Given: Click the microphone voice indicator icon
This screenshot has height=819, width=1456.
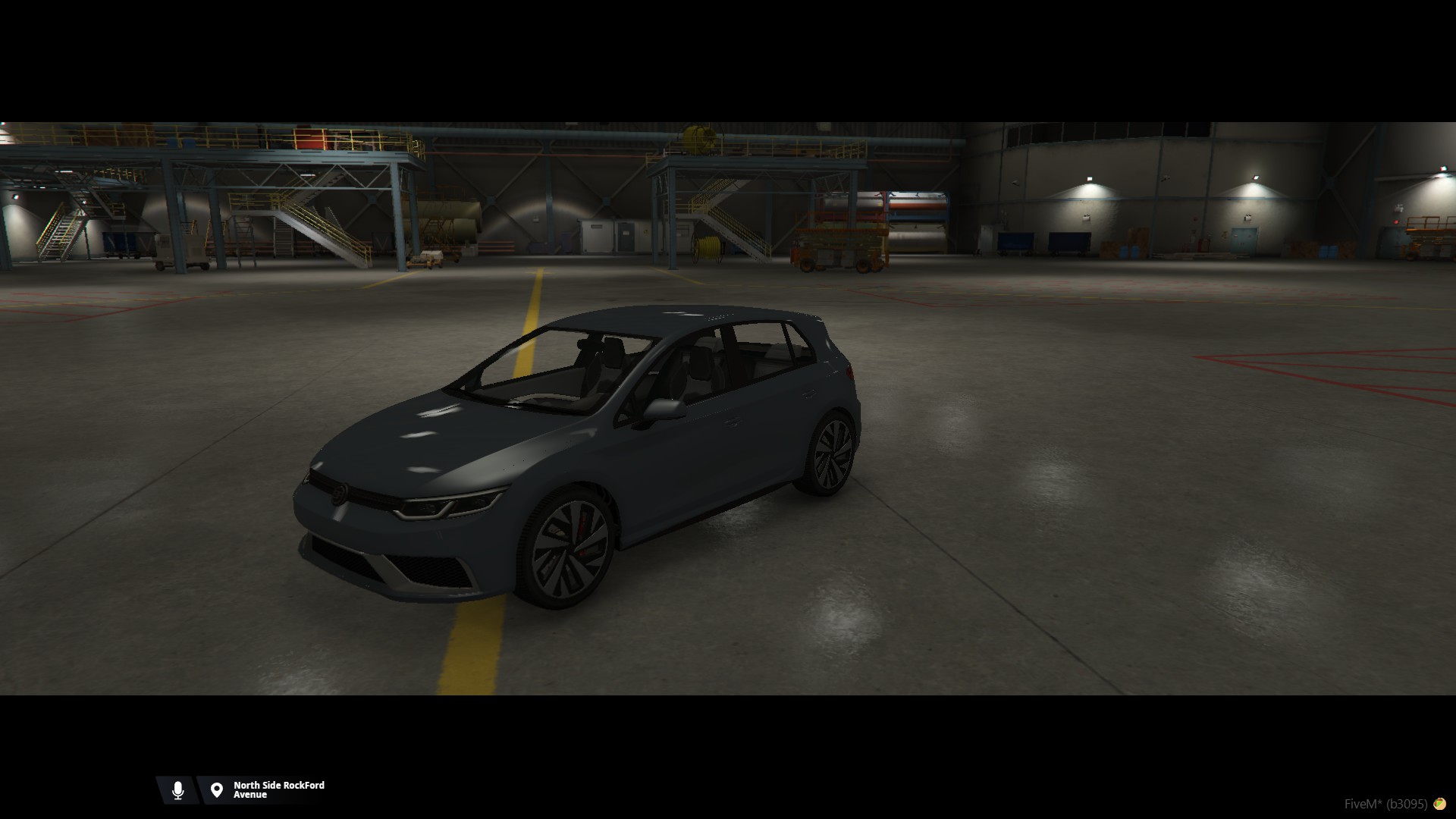Looking at the screenshot, I should coord(177,790).
